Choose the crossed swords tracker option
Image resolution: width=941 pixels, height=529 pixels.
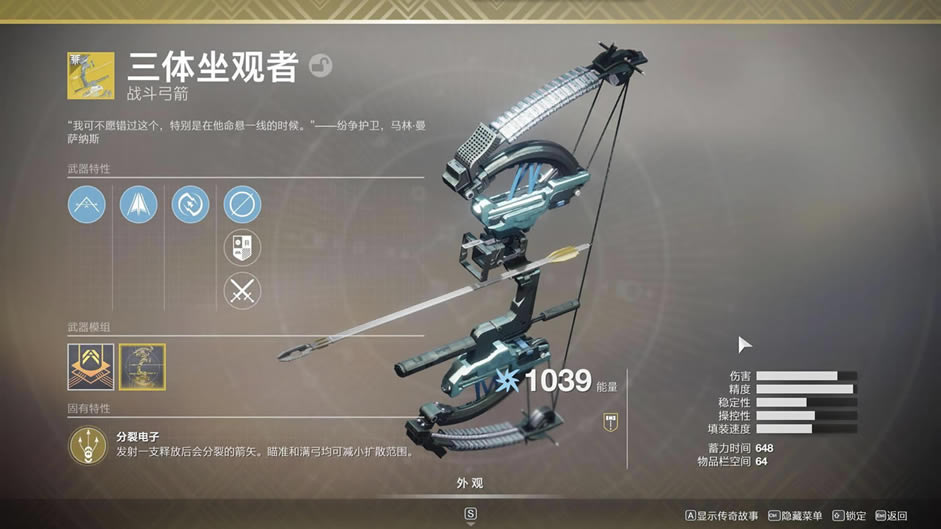point(242,291)
